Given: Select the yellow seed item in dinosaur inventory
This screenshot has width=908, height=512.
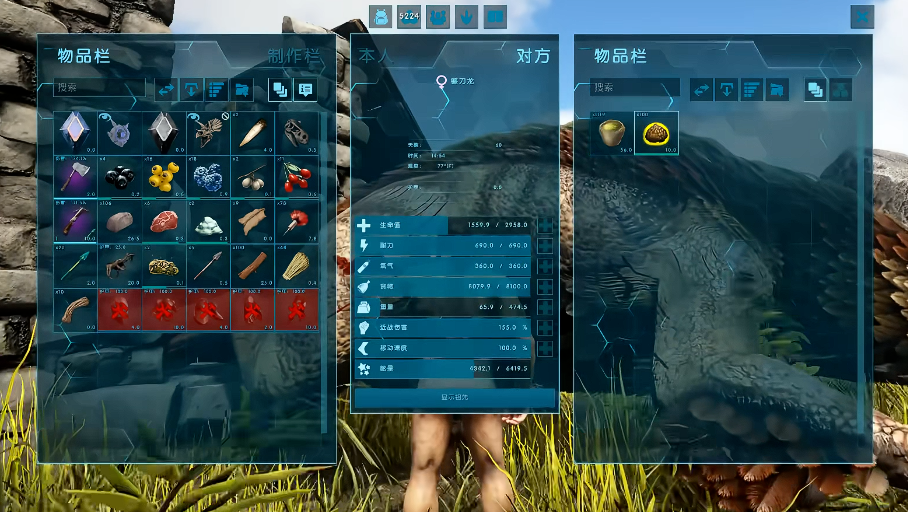Looking at the screenshot, I should point(612,133).
